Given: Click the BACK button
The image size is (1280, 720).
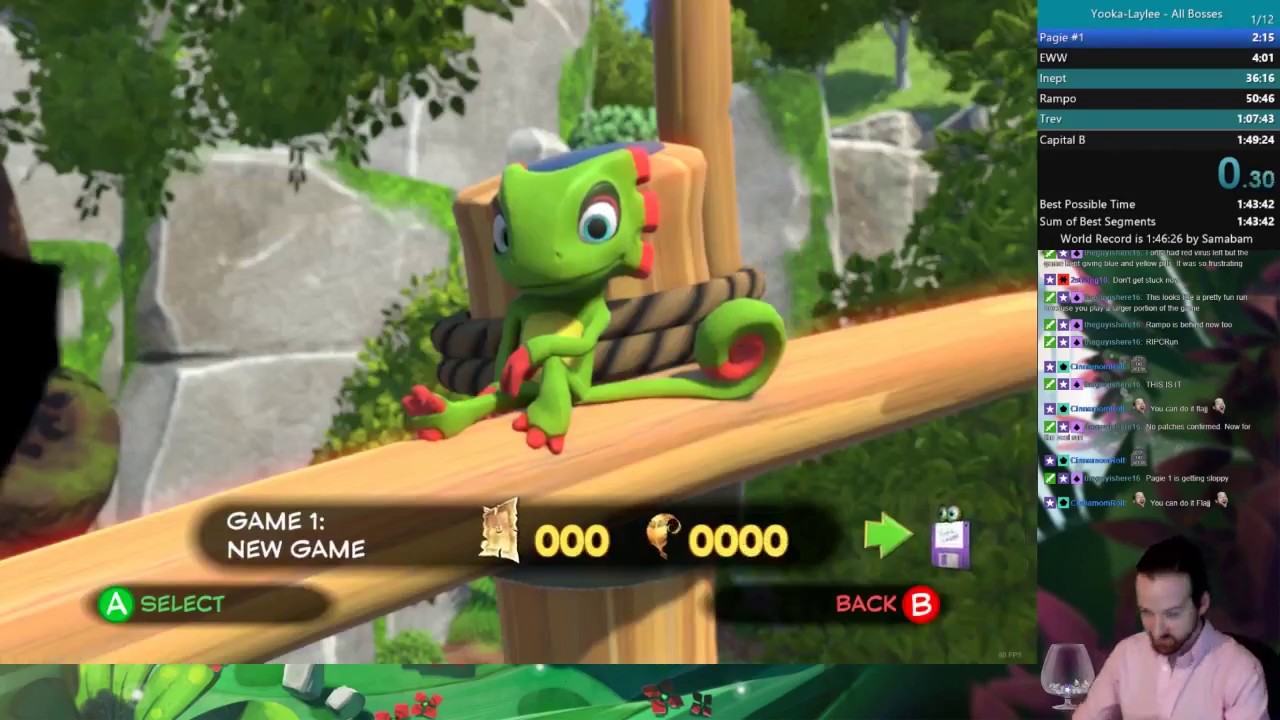Looking at the screenshot, I should [868, 603].
